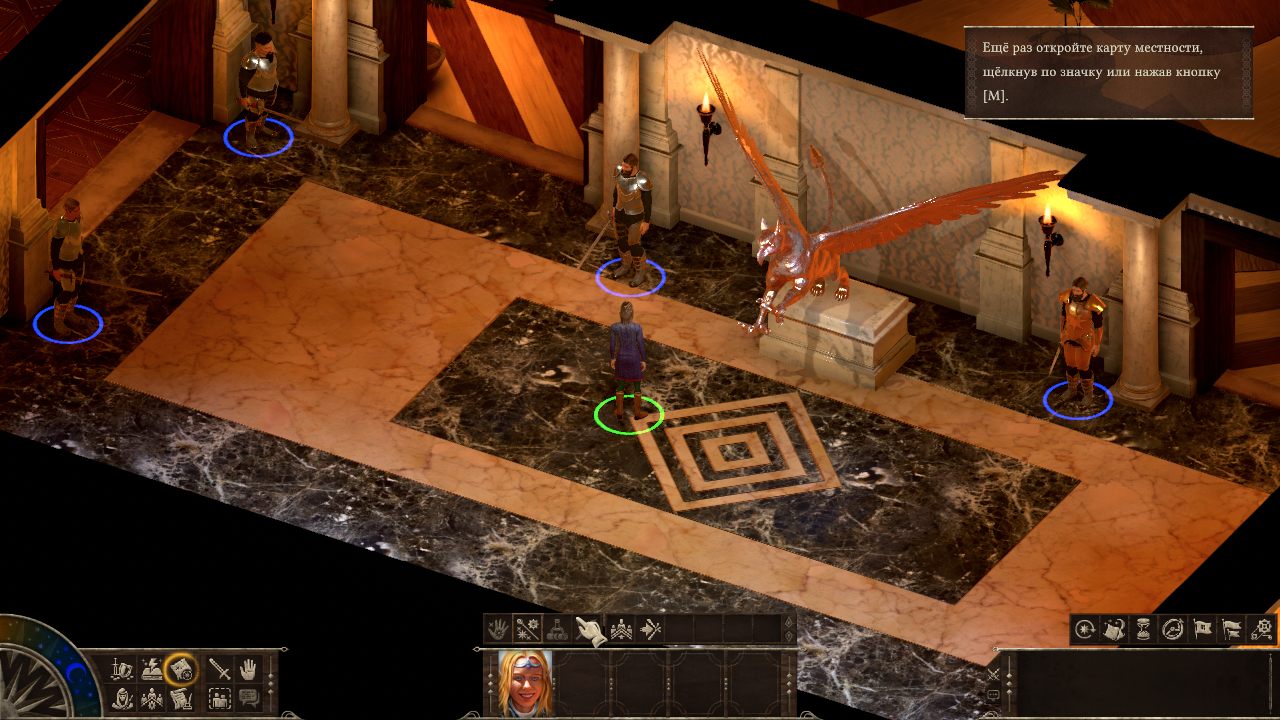Screen dimensions: 1280x720
Task: Open the party management icon
Action: (152, 697)
